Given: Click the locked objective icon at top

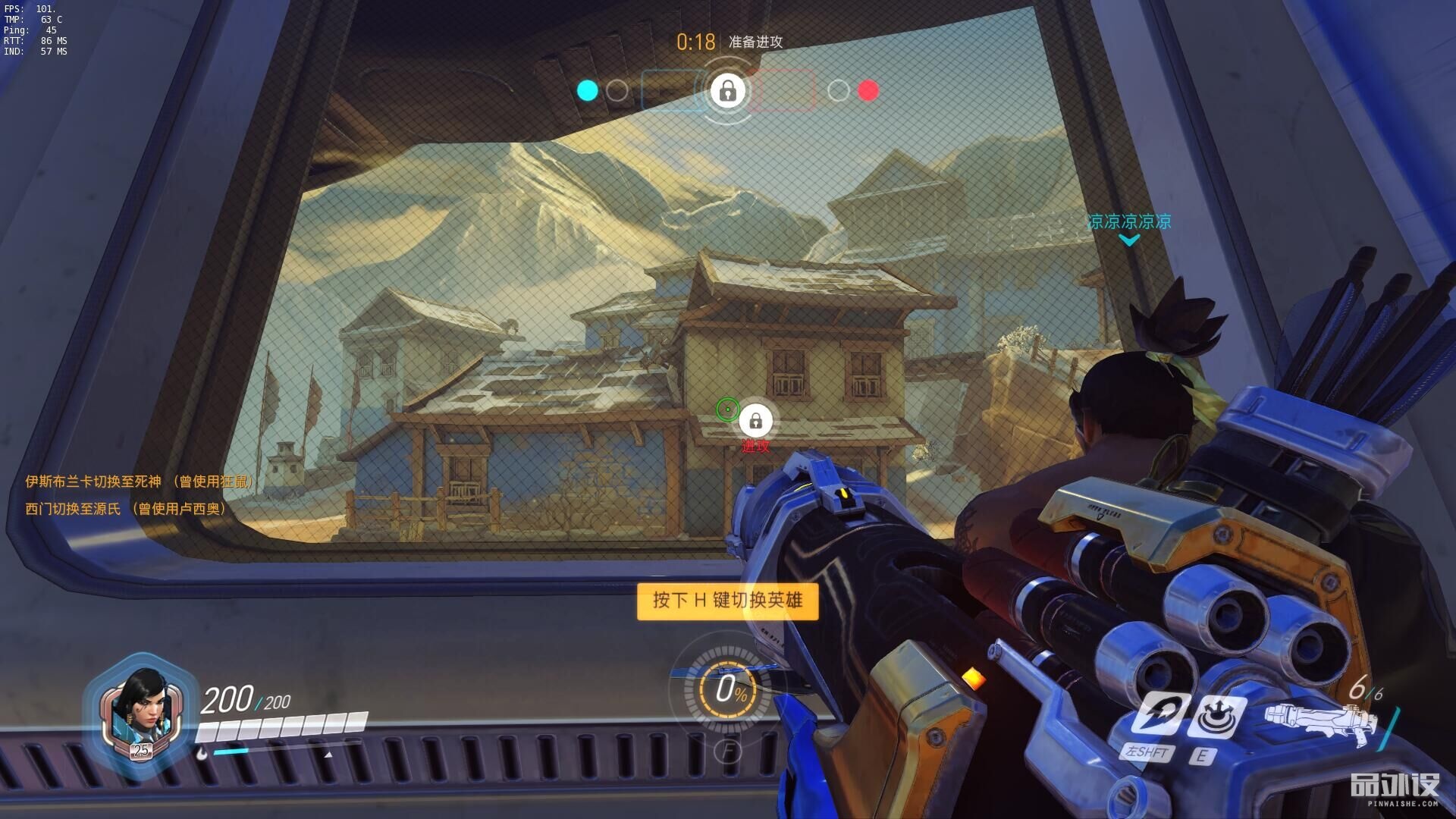Looking at the screenshot, I should coord(727,91).
